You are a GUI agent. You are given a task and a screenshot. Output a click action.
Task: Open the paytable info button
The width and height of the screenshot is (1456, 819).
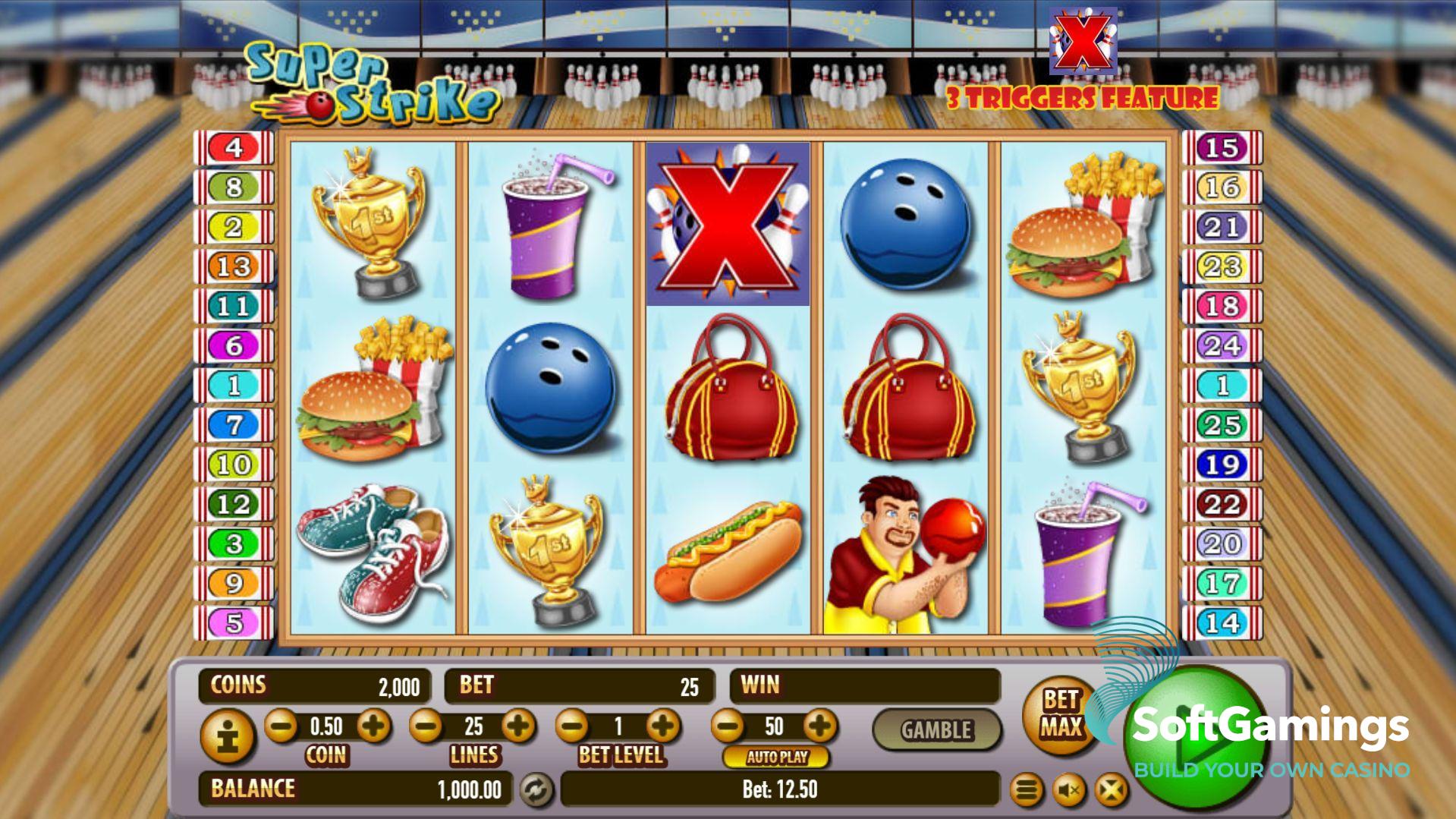pos(227,735)
